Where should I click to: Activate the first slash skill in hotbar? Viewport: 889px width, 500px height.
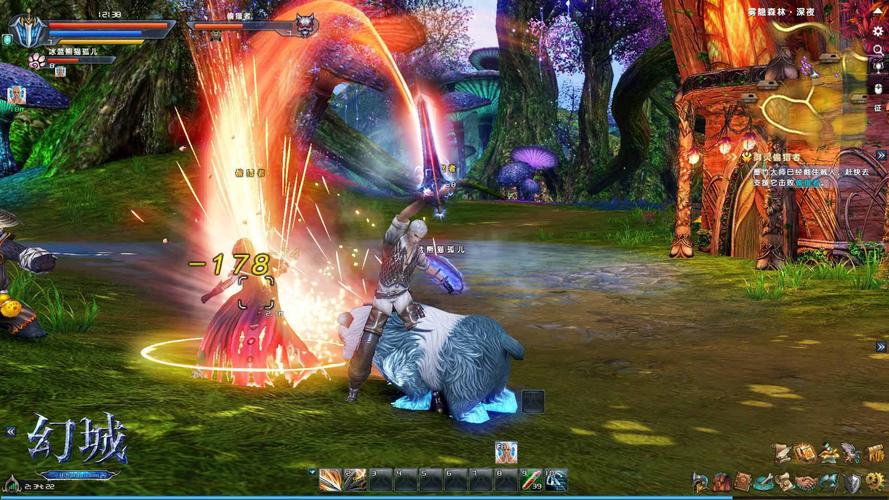(x=330, y=480)
